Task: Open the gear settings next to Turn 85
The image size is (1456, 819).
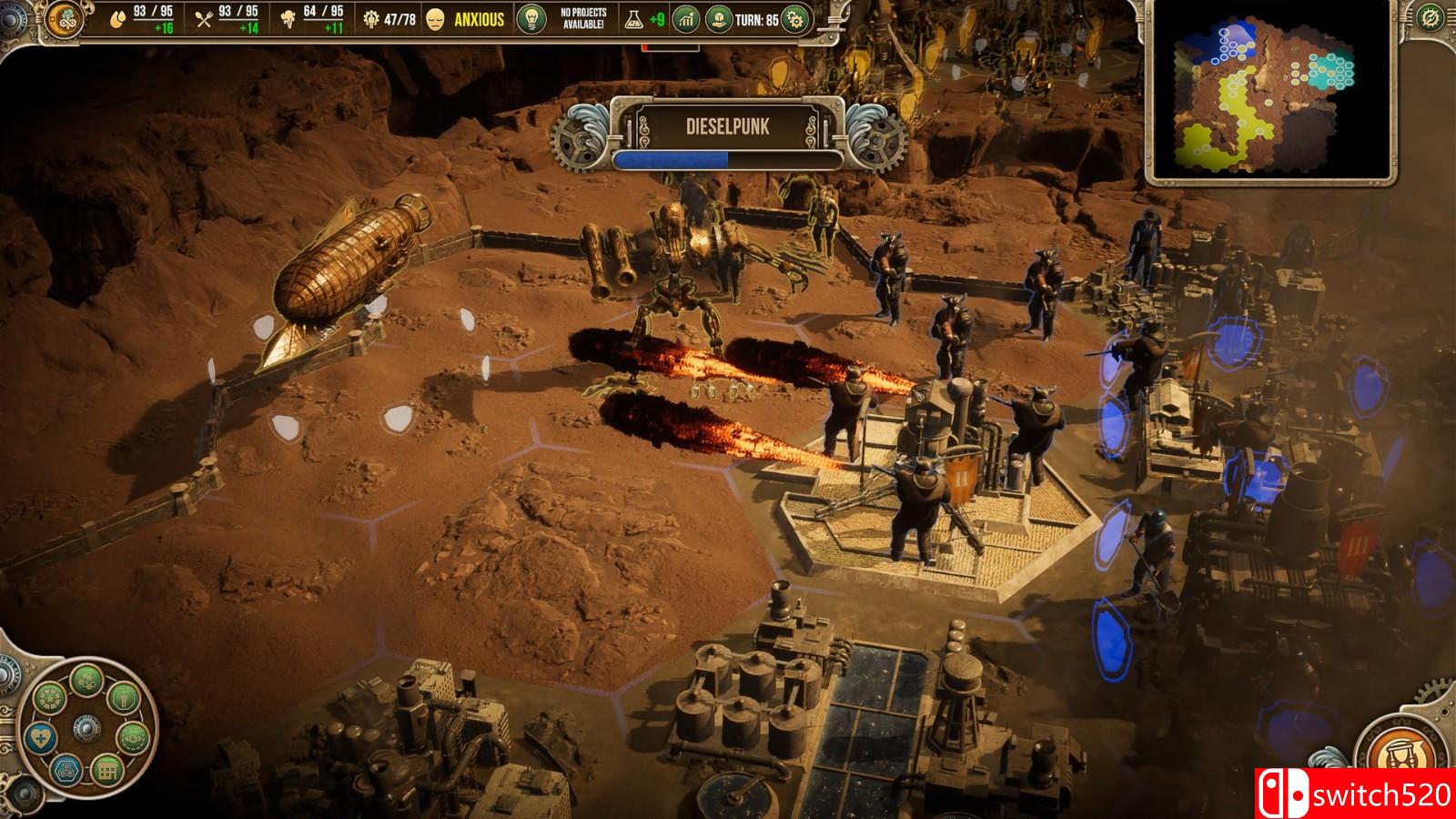Action: tap(795, 18)
